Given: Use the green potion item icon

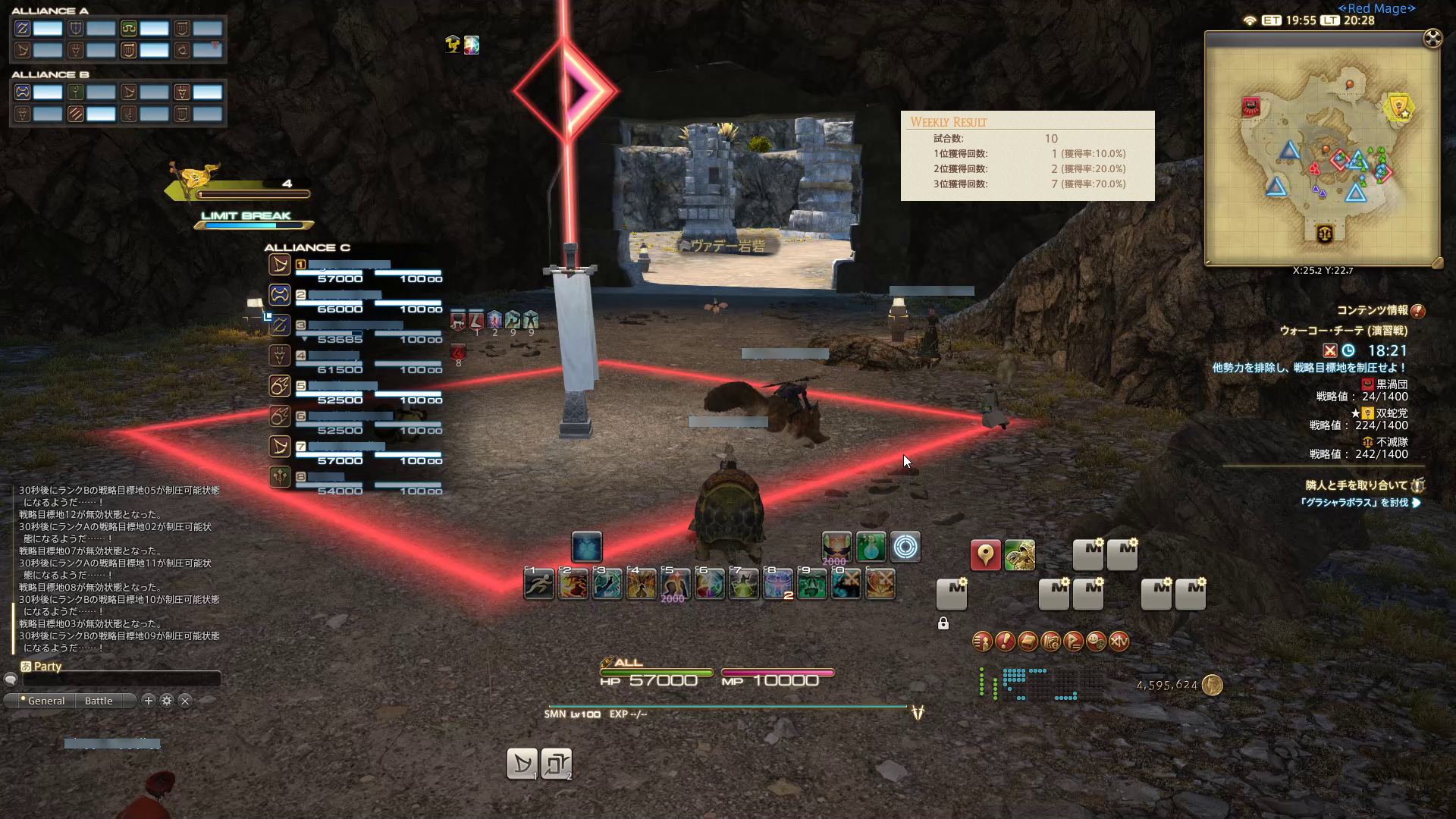Looking at the screenshot, I should click(x=871, y=547).
